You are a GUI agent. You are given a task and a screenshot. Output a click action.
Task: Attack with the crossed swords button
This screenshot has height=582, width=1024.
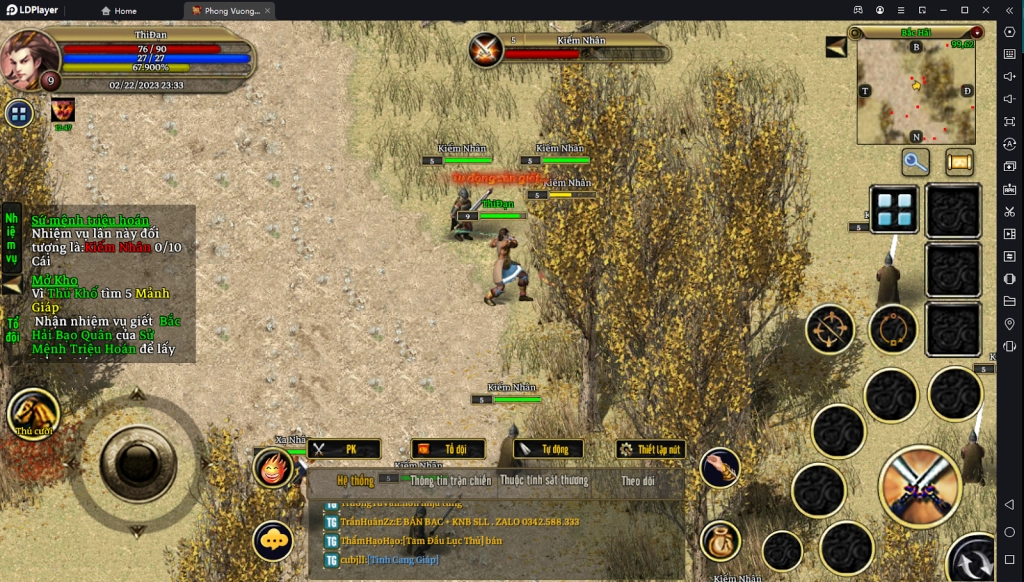click(x=919, y=487)
